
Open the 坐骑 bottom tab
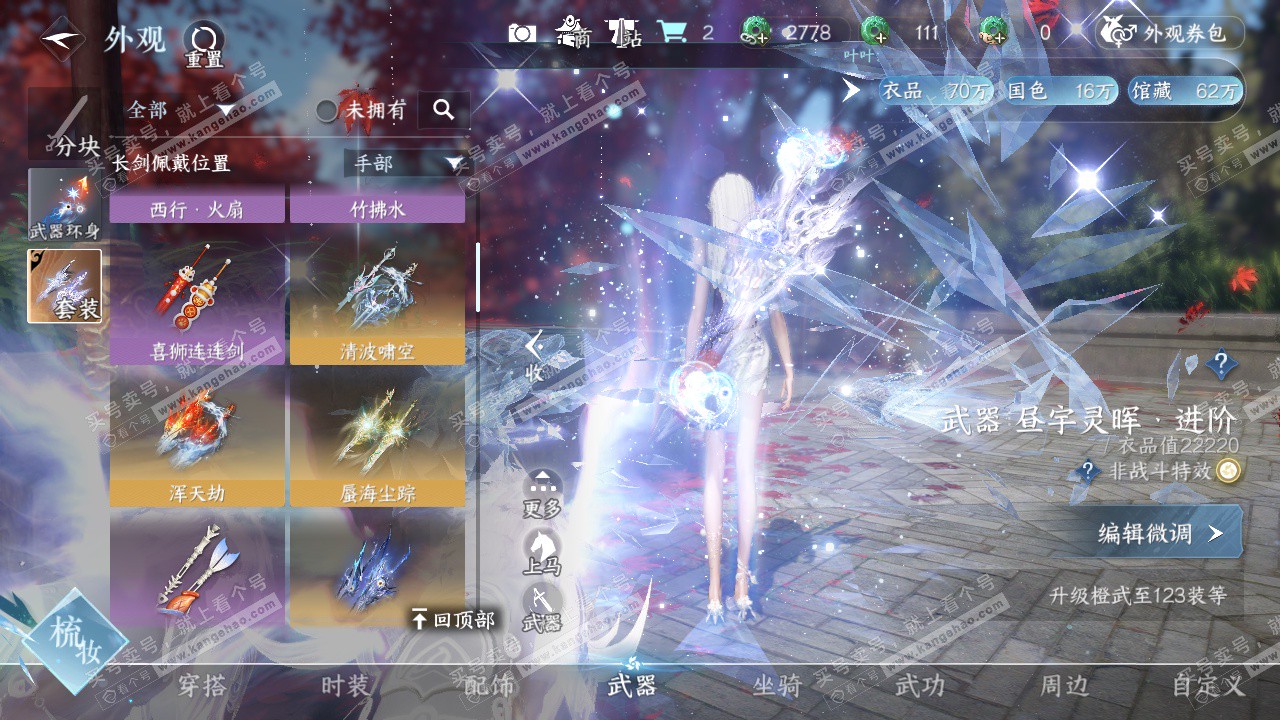click(x=777, y=686)
